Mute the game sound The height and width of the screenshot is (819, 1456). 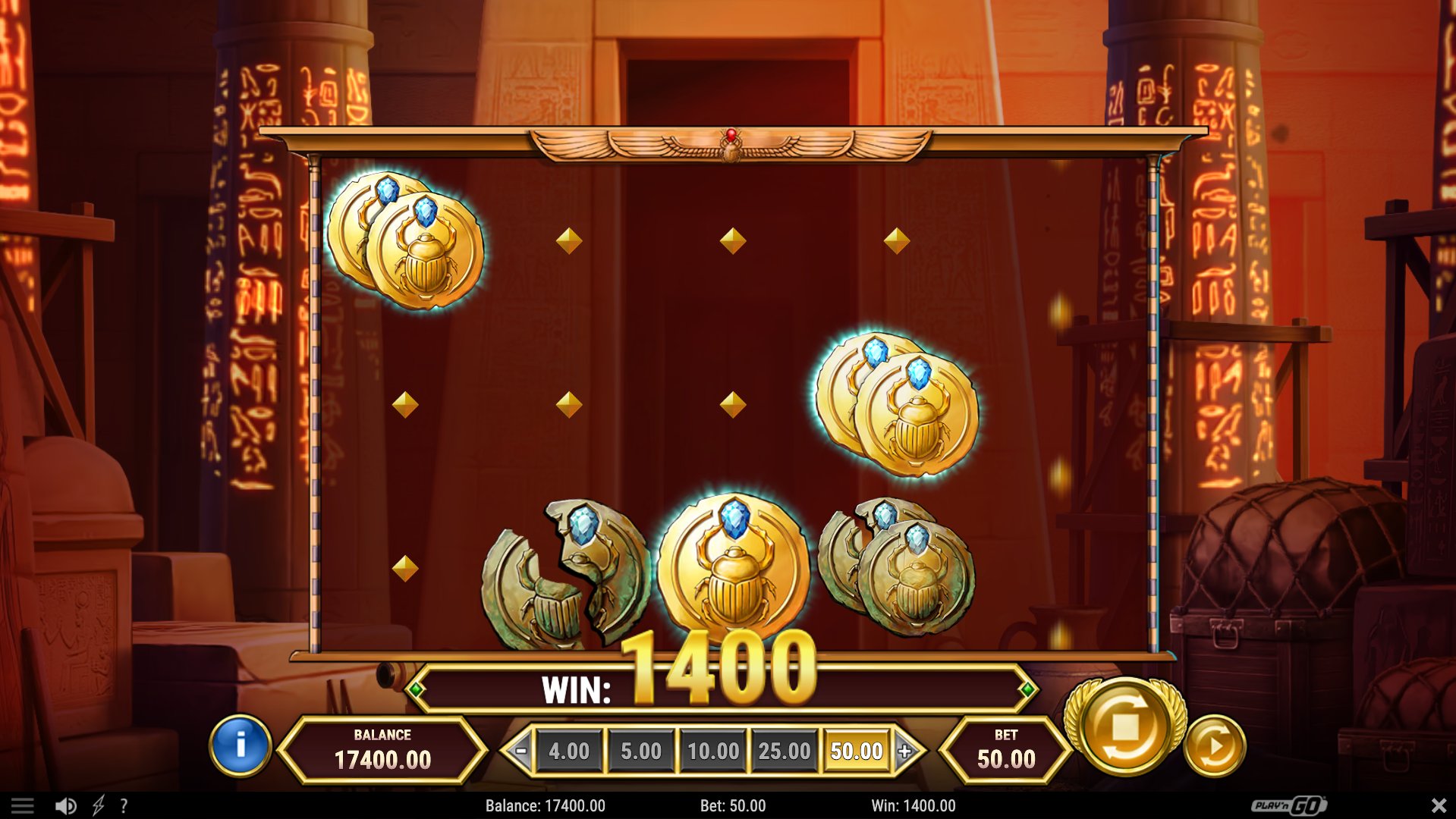pos(67,805)
